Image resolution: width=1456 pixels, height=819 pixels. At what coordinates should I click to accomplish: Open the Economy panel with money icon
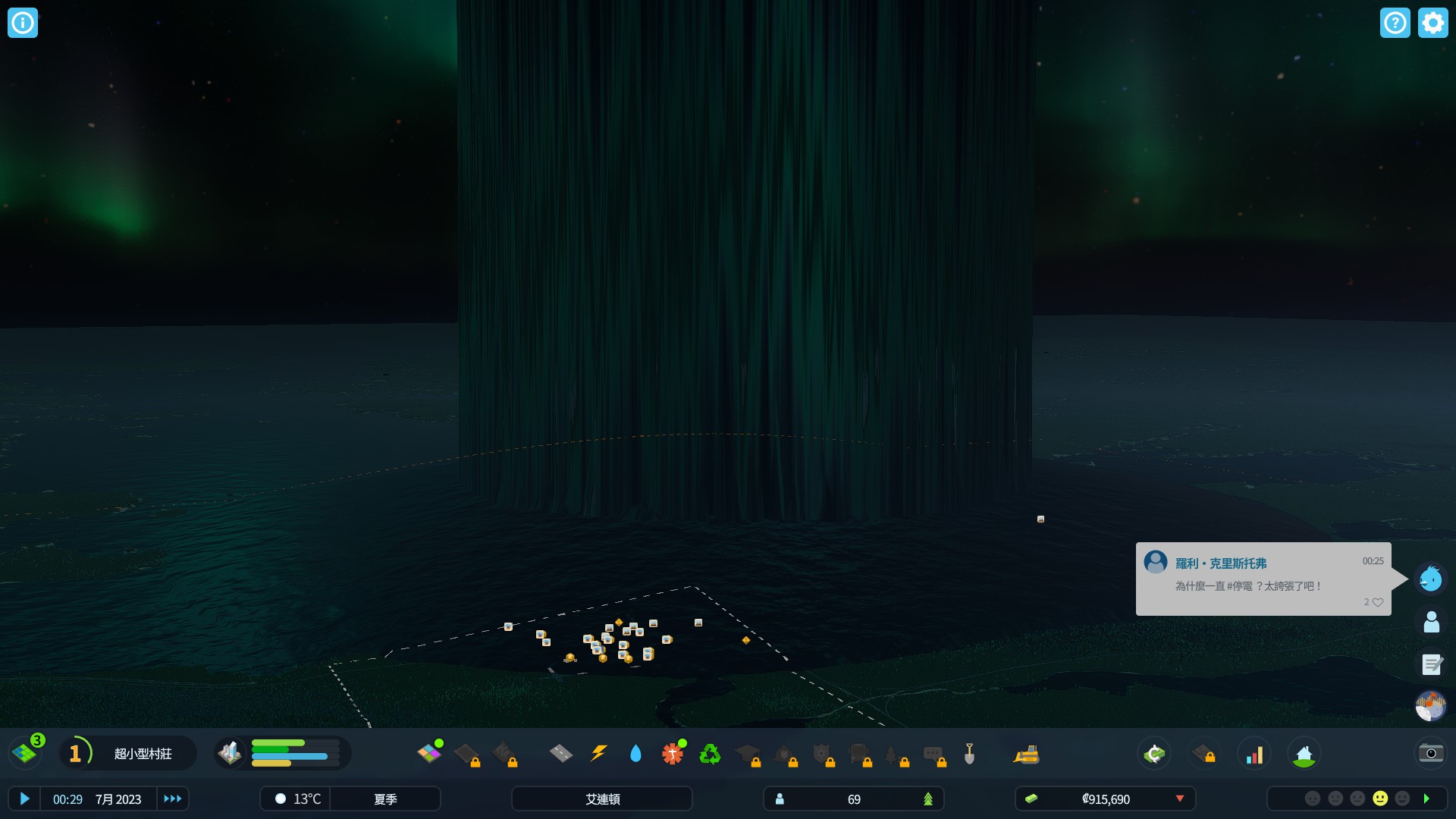tap(1153, 753)
